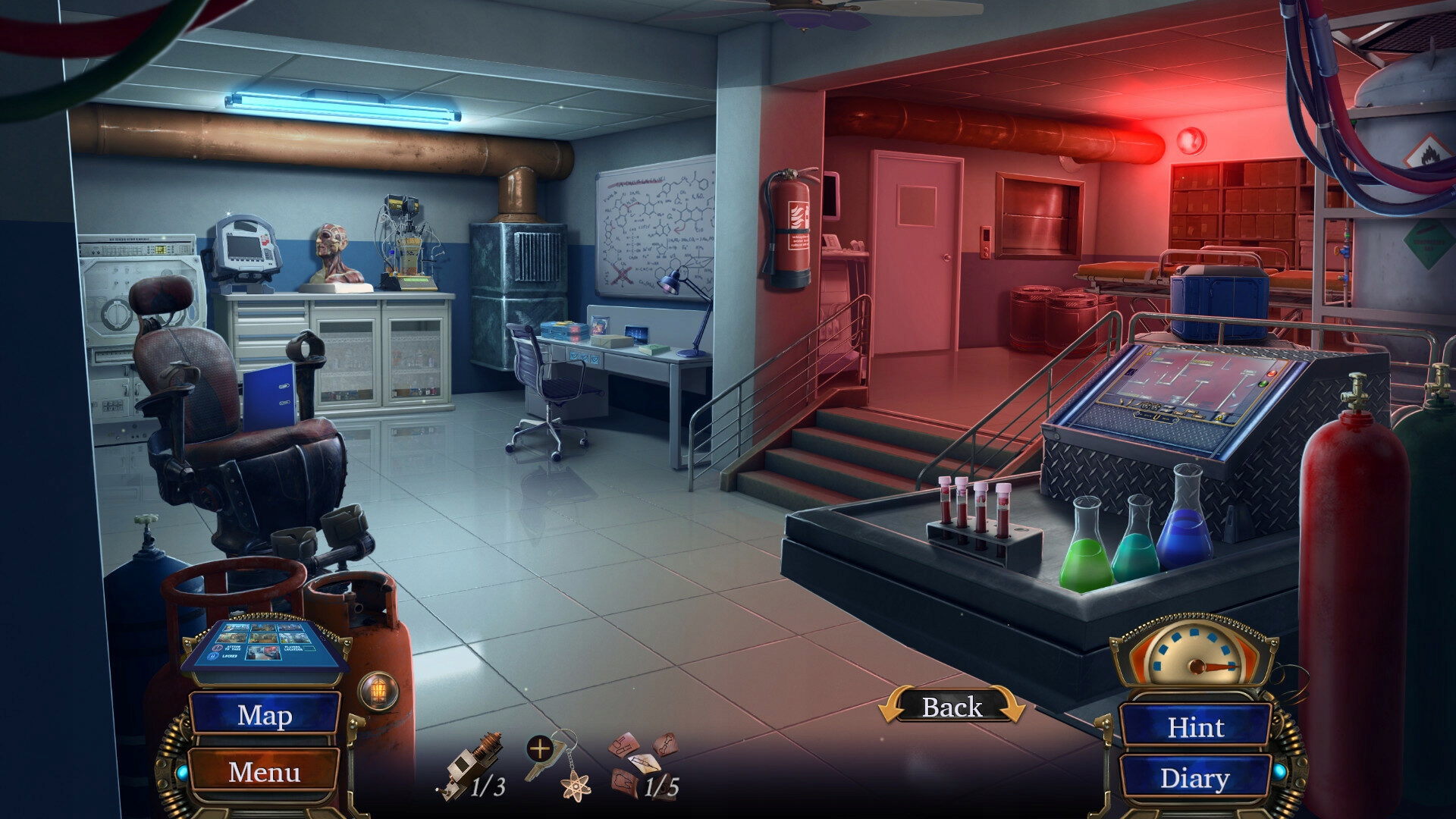Open the Diary
Viewport: 1456px width, 819px height.
pos(1194,778)
